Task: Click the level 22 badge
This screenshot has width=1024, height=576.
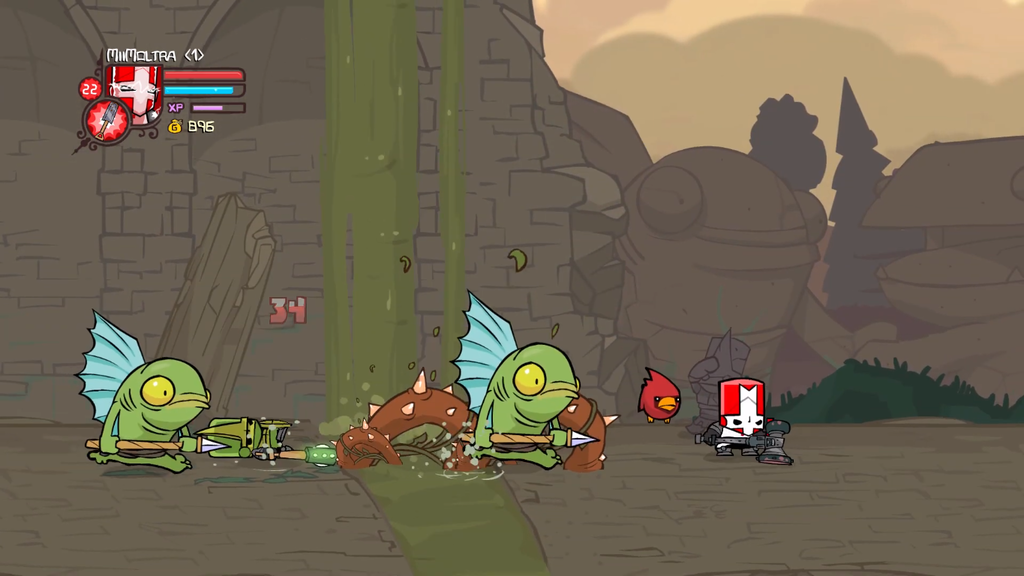Action: [90, 89]
